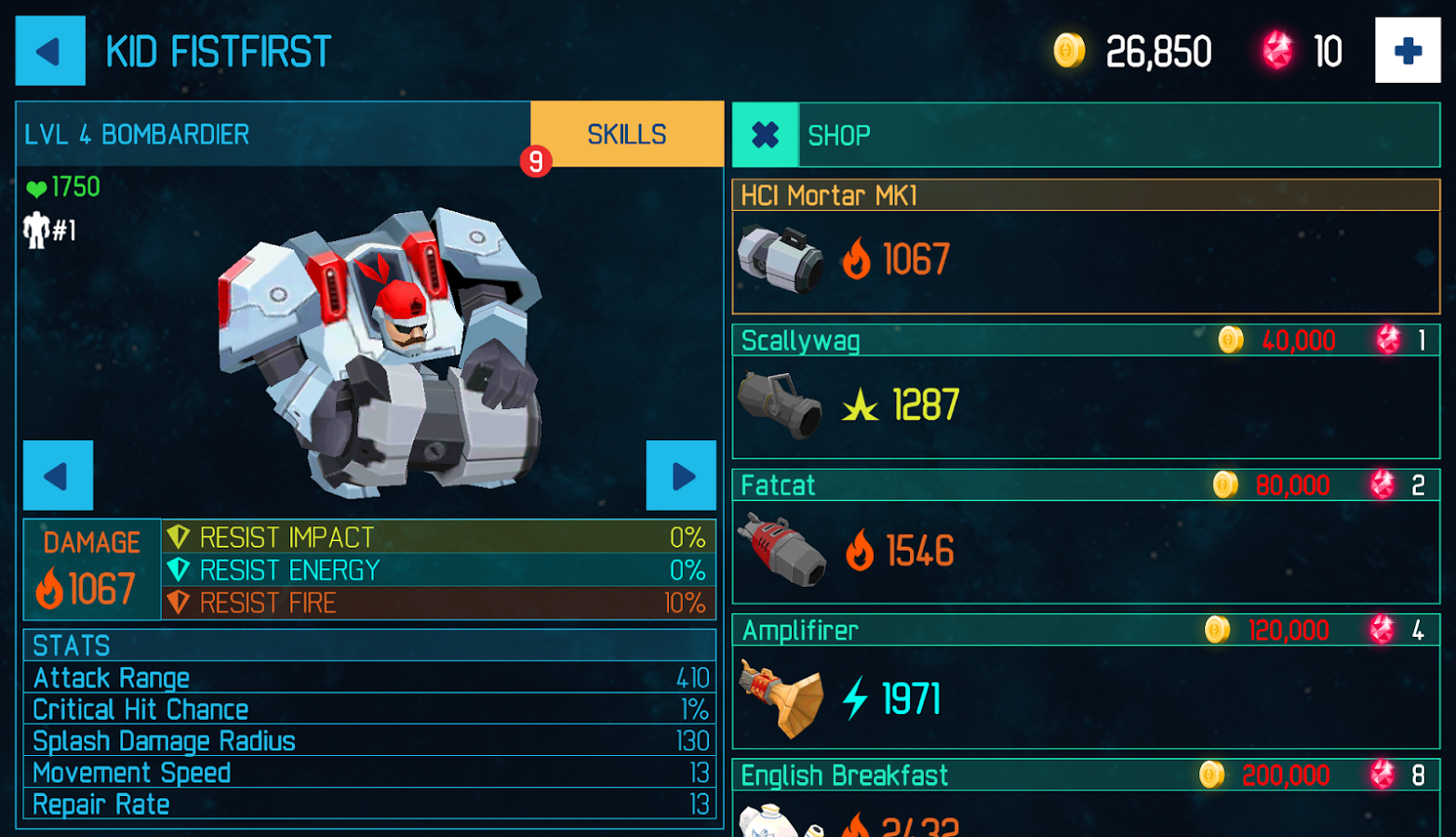Purchase the English Breakfast weapon
This screenshot has width=1456, height=837.
1089,776
